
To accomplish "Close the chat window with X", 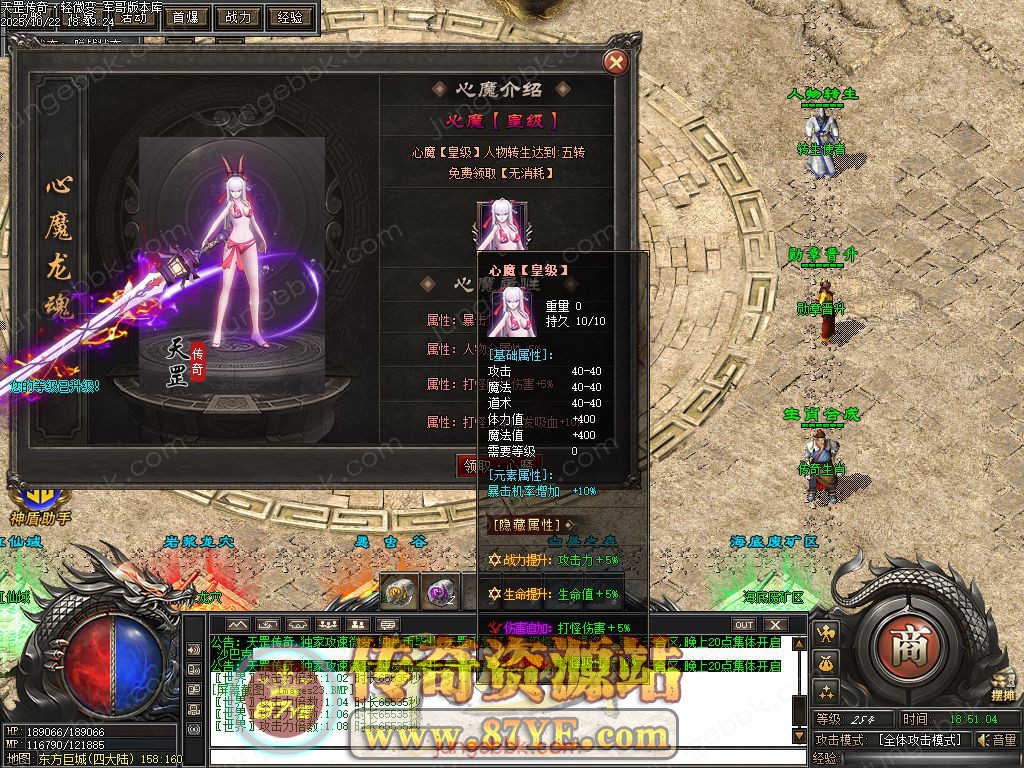I will [x=773, y=625].
